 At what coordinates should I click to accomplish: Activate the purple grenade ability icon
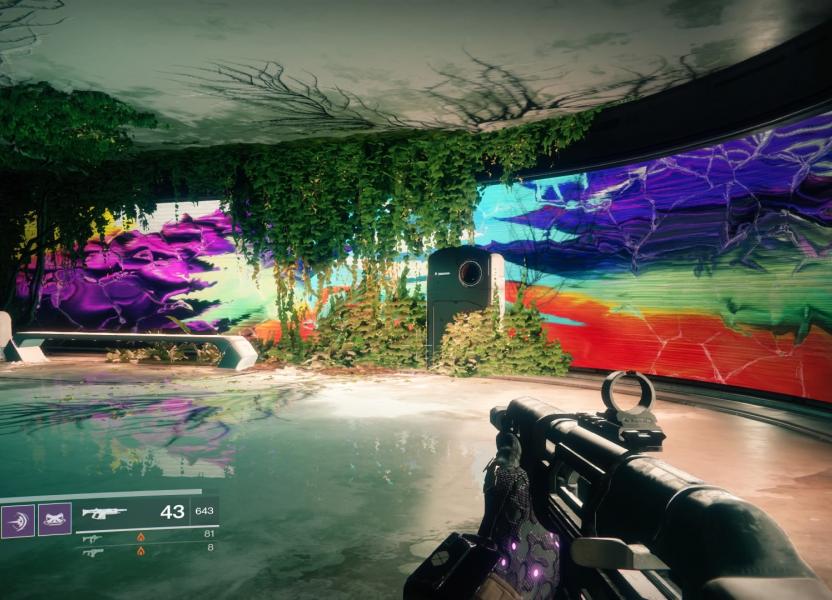pyautogui.click(x=18, y=520)
